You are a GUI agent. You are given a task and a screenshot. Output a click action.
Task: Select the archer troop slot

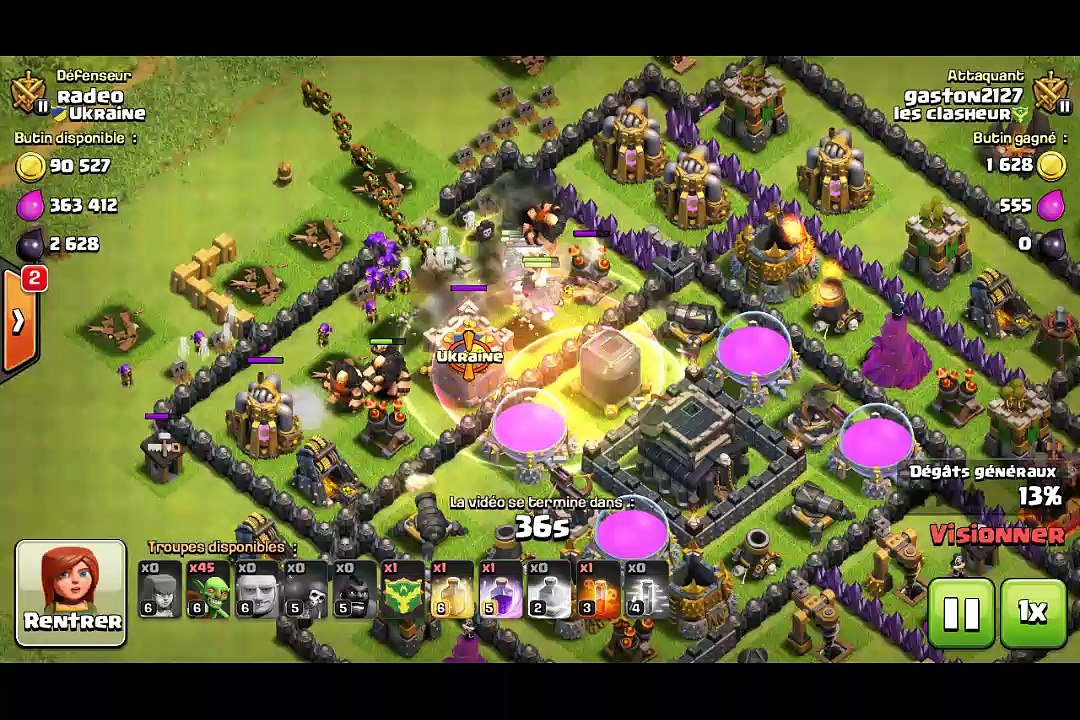pos(160,590)
